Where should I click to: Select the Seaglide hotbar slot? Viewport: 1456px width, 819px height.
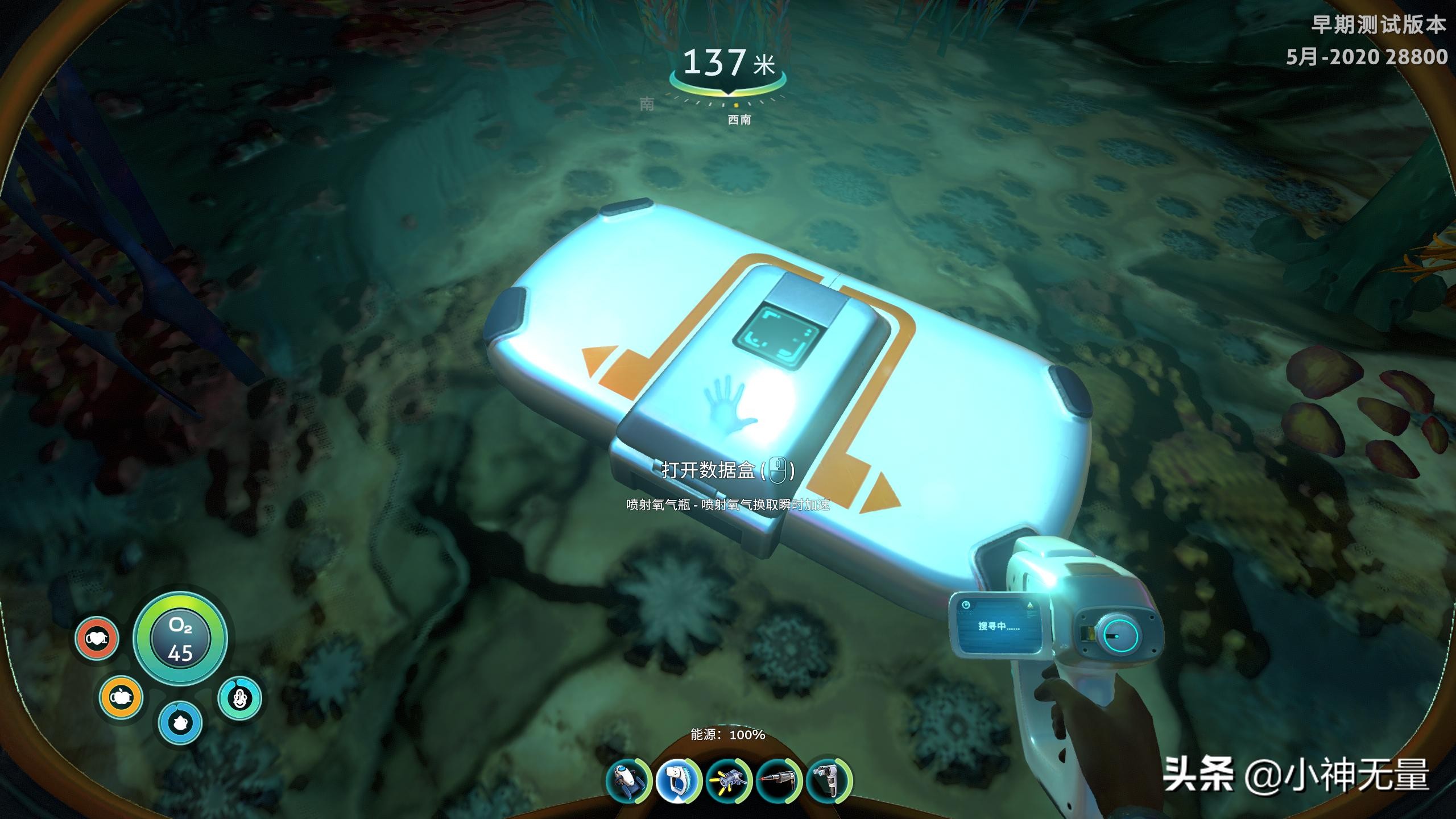coord(627,781)
